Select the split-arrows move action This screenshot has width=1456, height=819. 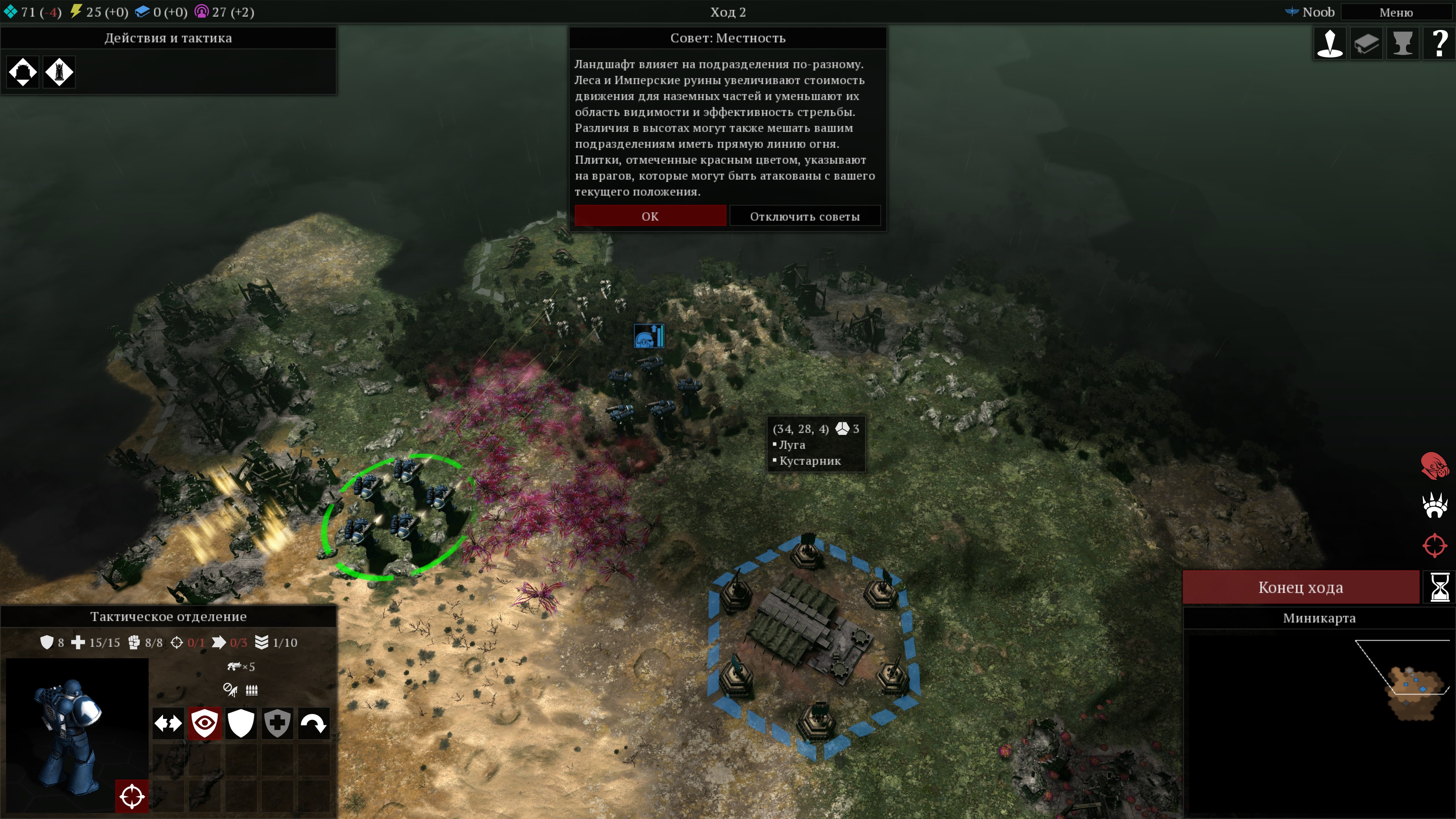tap(168, 723)
